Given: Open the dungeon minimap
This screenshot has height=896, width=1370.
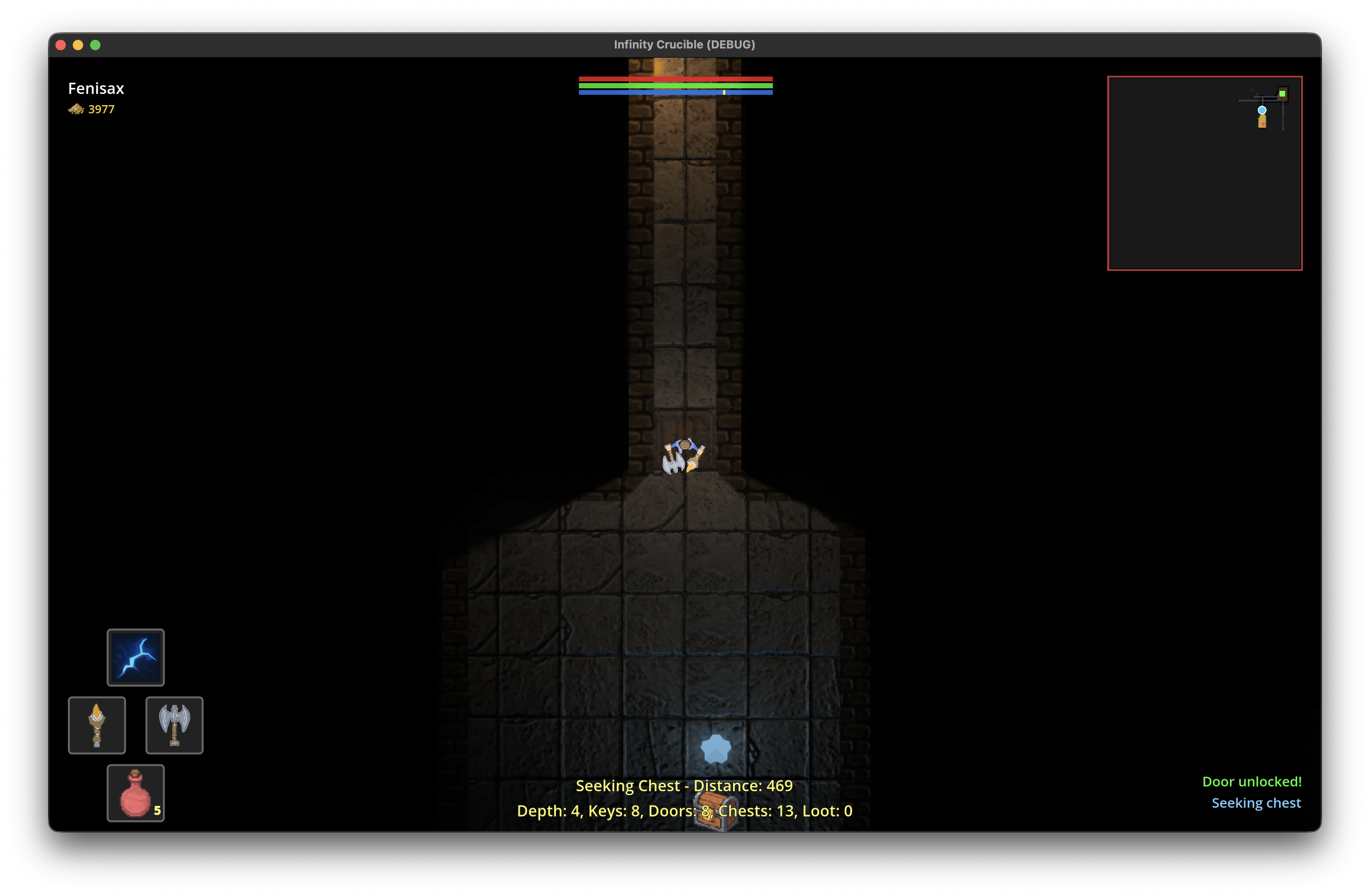Looking at the screenshot, I should pos(1204,173).
